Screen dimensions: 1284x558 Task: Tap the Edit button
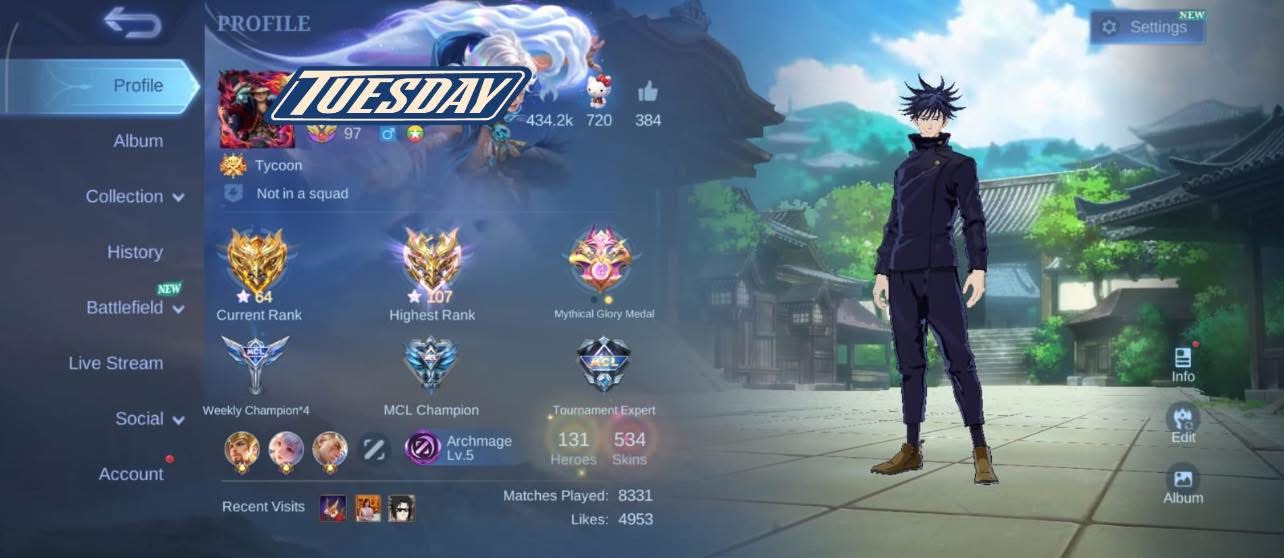1183,424
